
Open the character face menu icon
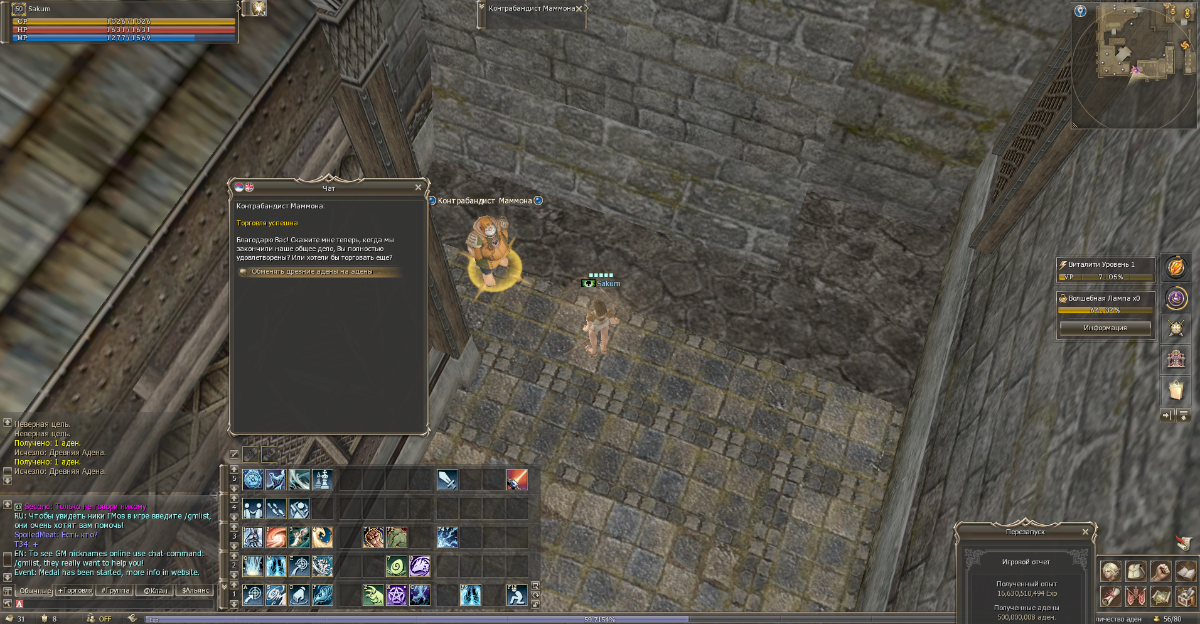click(x=1110, y=571)
